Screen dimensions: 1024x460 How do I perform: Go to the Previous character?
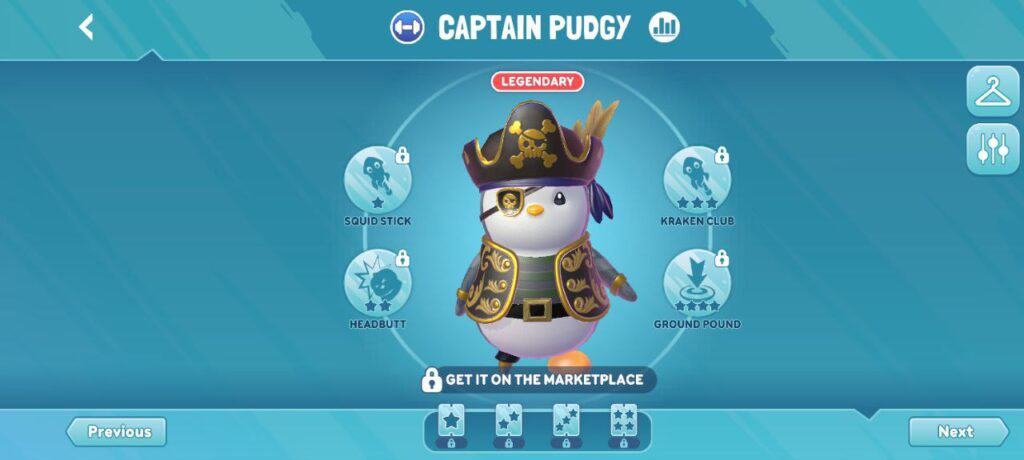(118, 432)
